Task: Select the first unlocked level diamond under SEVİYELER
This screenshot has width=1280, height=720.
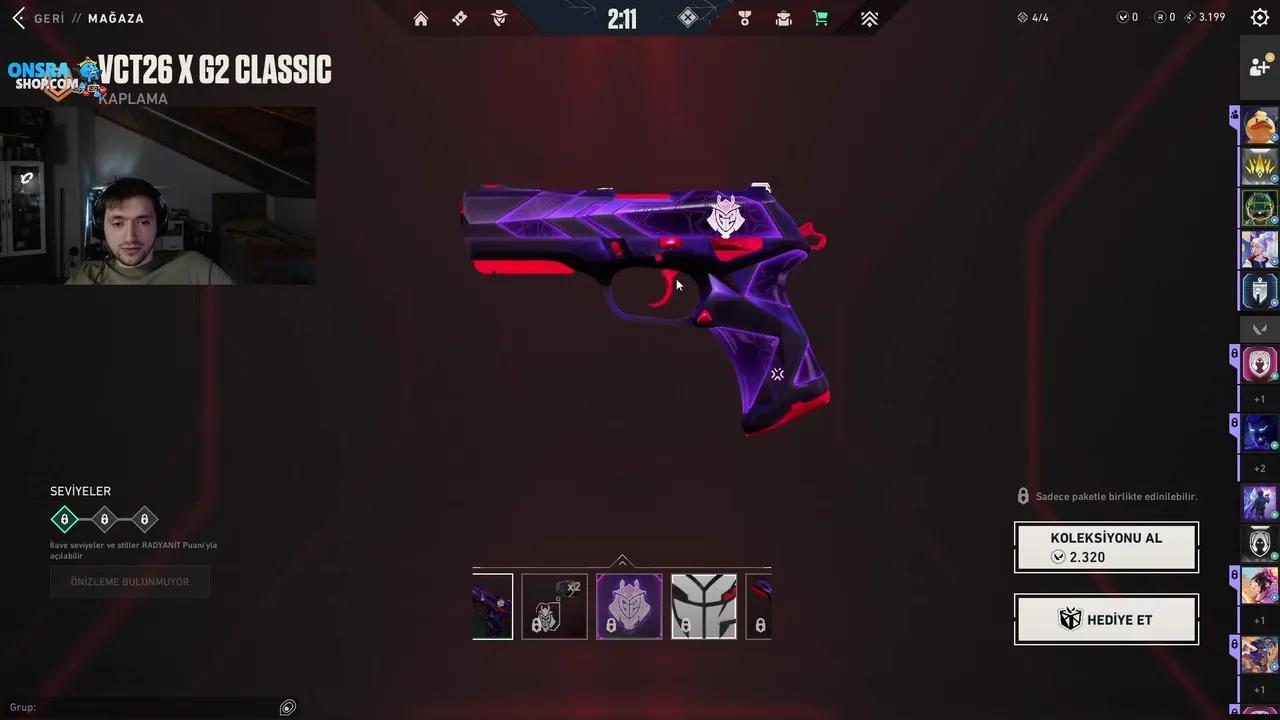Action: point(64,519)
